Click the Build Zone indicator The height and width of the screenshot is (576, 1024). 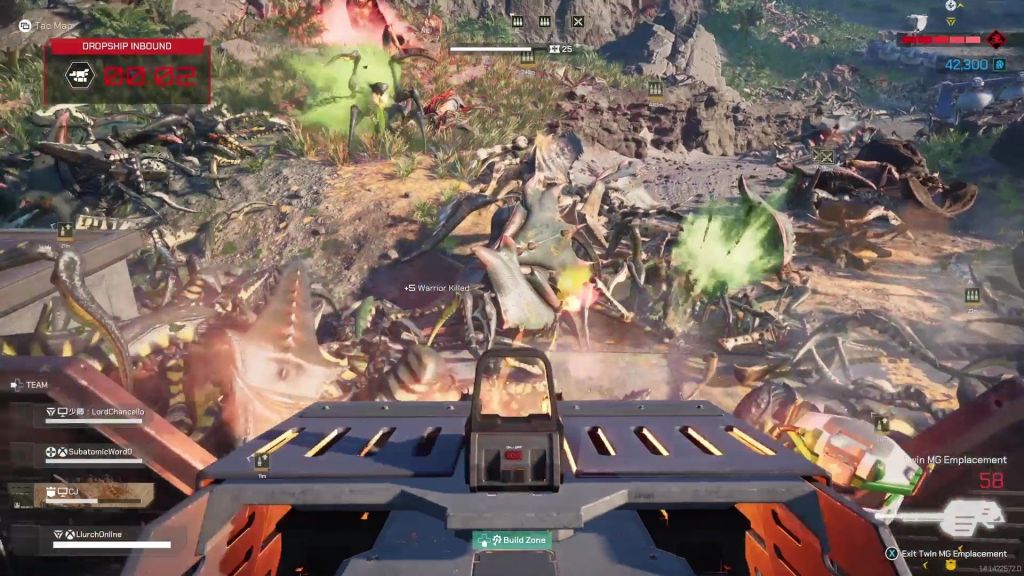click(511, 540)
